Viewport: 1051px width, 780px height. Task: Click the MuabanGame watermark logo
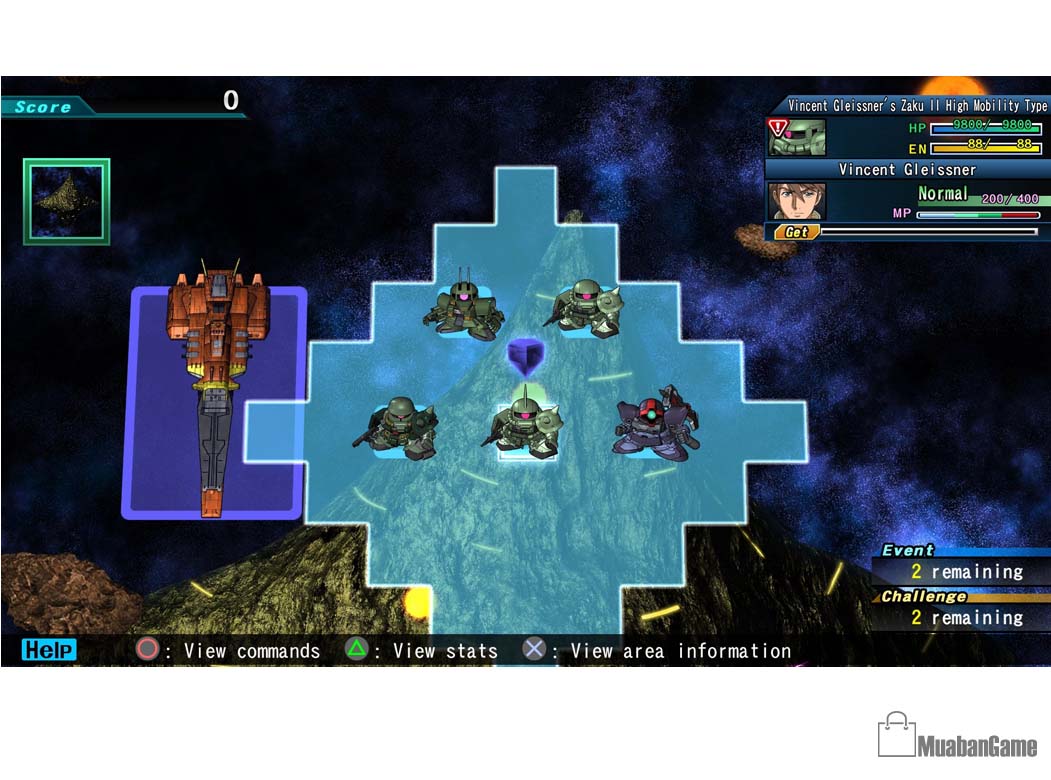click(x=957, y=737)
